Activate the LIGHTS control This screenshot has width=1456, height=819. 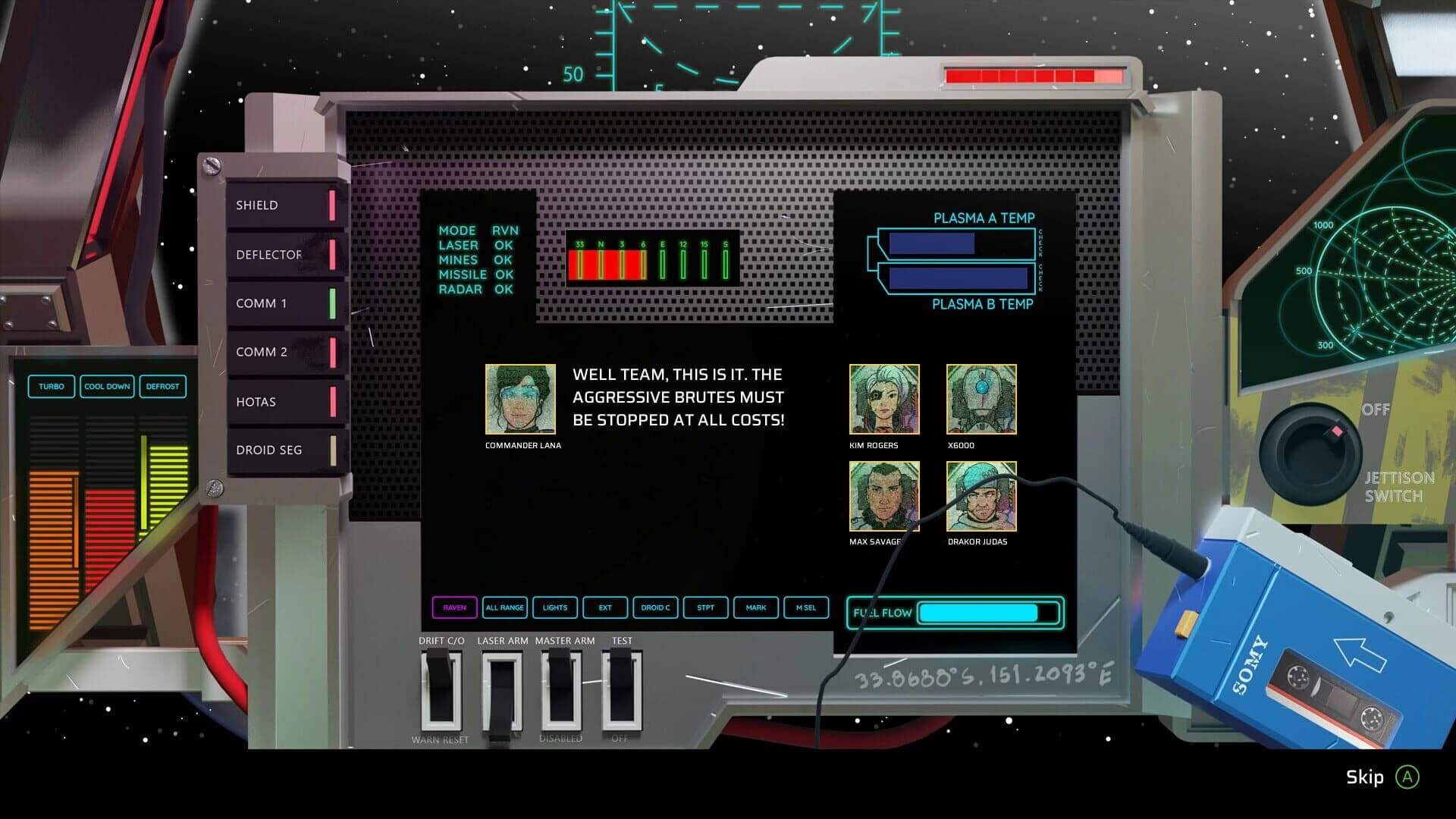(555, 607)
